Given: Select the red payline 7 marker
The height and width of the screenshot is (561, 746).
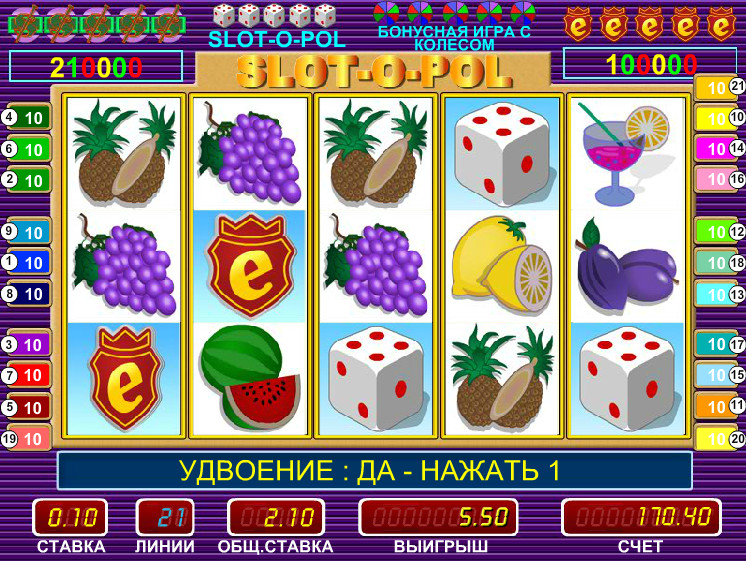Looking at the screenshot, I should point(27,375).
